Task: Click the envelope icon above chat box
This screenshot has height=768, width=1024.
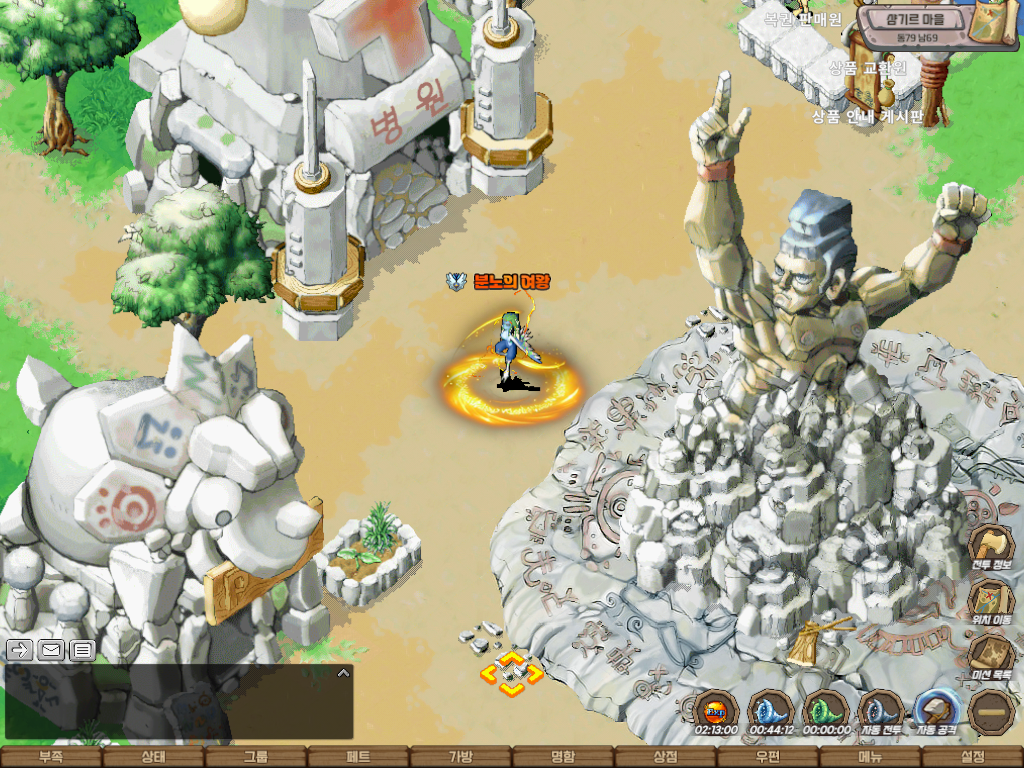Action: click(x=51, y=650)
